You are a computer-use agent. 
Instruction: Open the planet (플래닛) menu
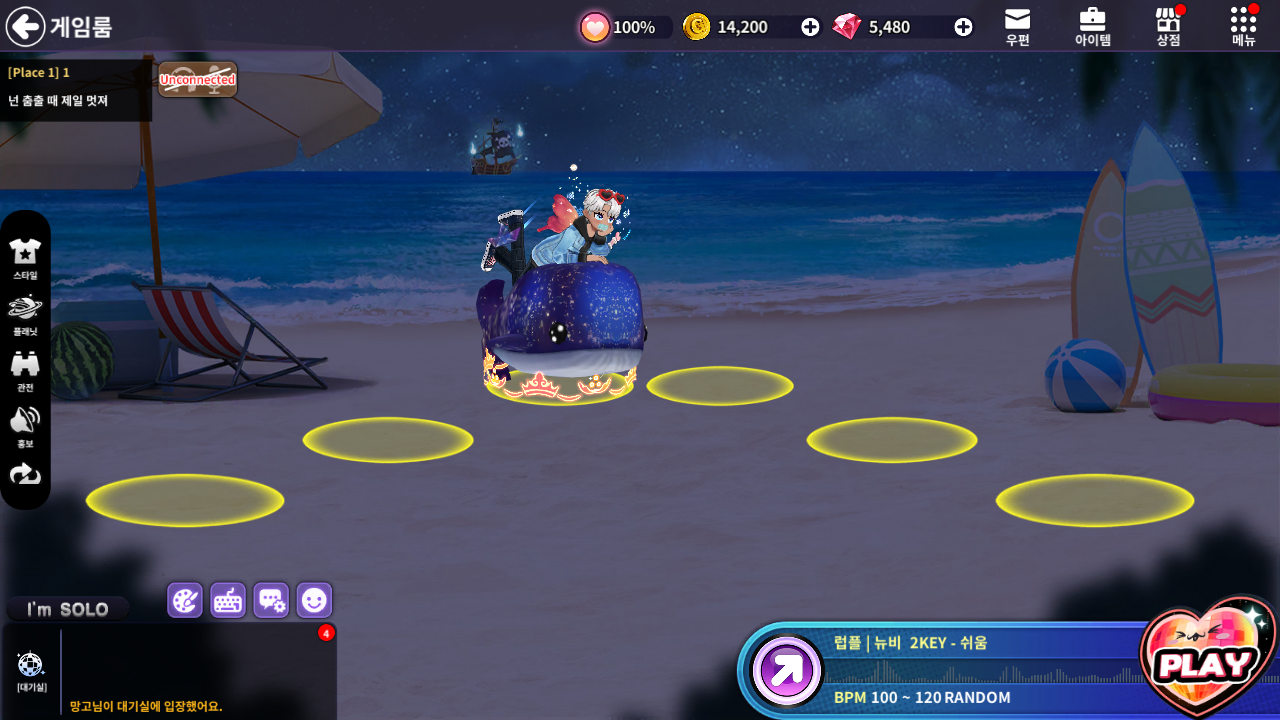tap(25, 314)
